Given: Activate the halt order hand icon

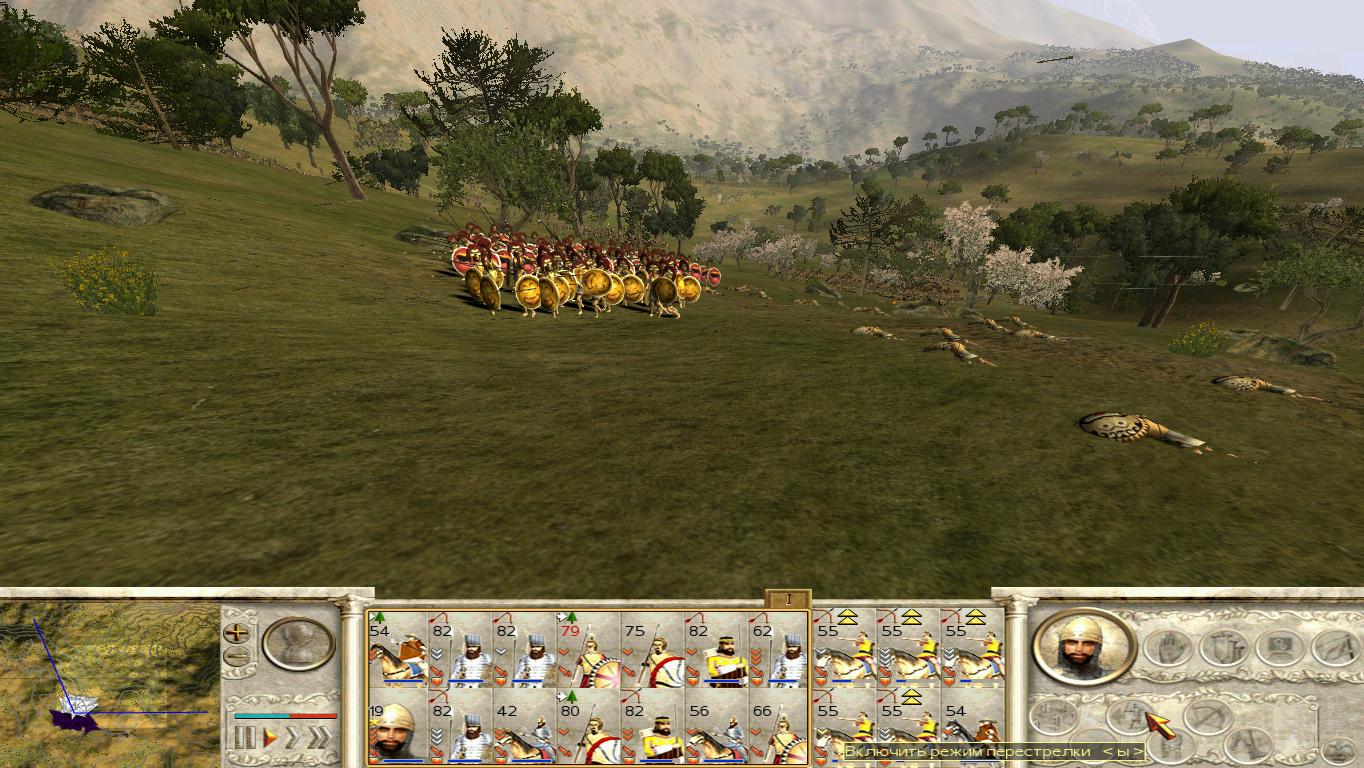Looking at the screenshot, I should [1168, 647].
